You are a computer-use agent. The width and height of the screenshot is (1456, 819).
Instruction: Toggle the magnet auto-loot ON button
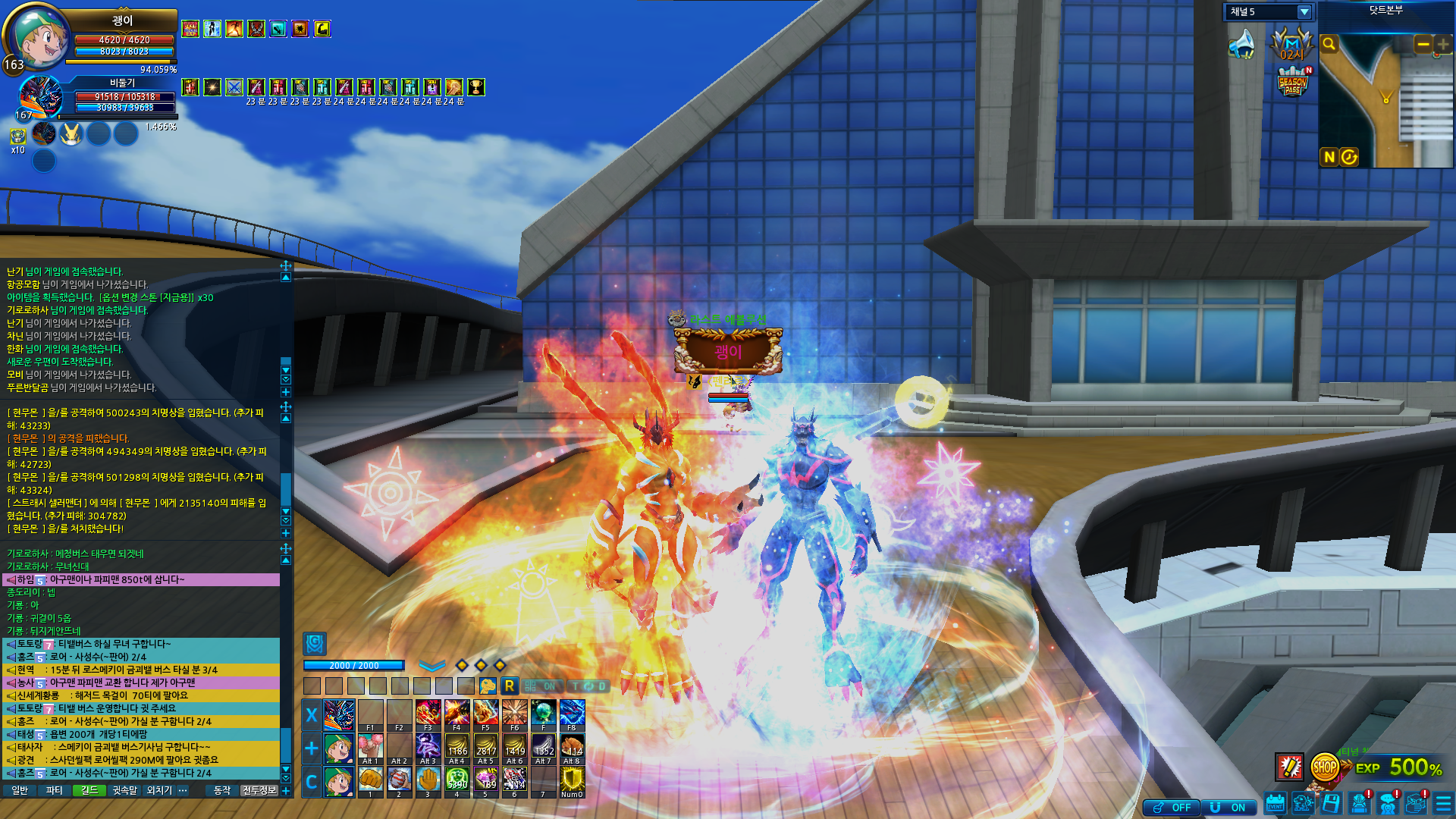pos(1228,808)
